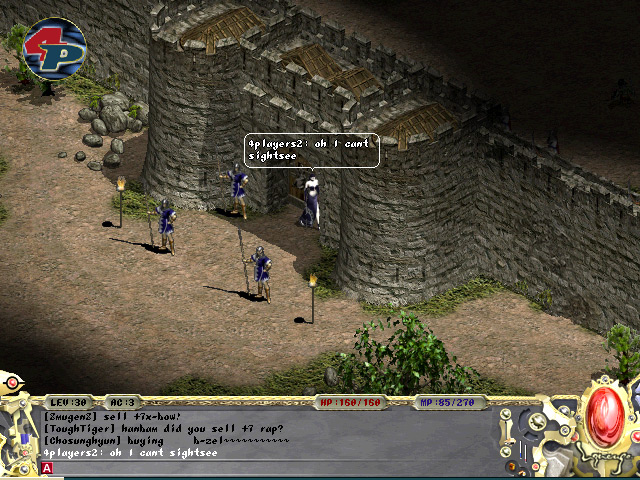Click the red-eyed ornament above the chat panel
640x480 pixels.
pyautogui.click(x=12, y=381)
